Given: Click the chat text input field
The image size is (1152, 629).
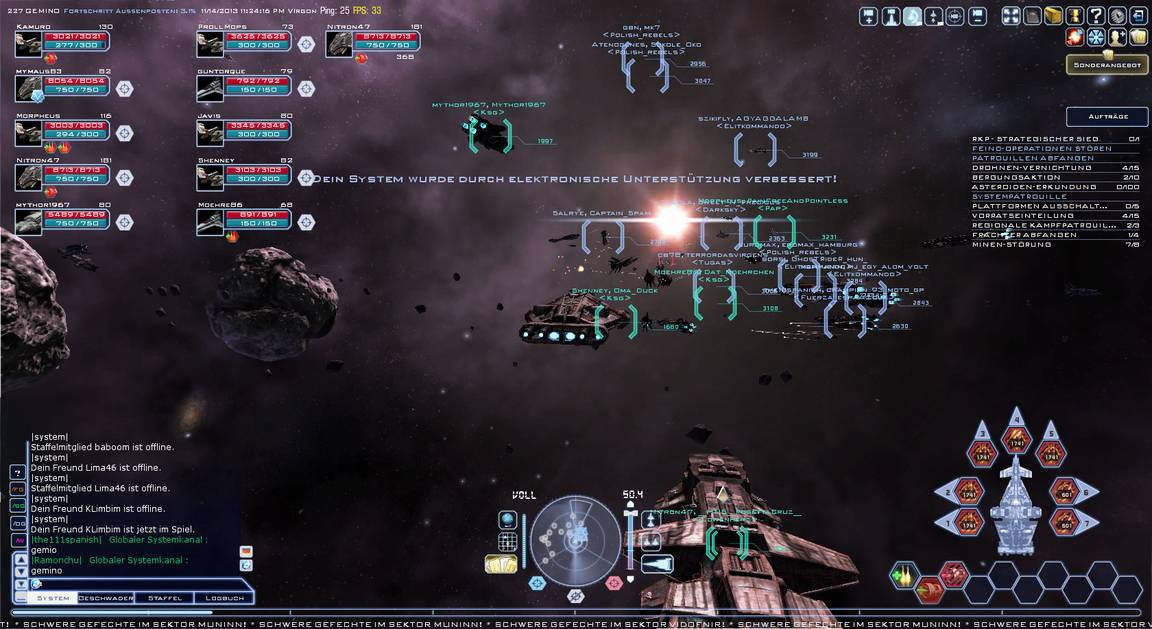Looking at the screenshot, I should pos(130,583).
